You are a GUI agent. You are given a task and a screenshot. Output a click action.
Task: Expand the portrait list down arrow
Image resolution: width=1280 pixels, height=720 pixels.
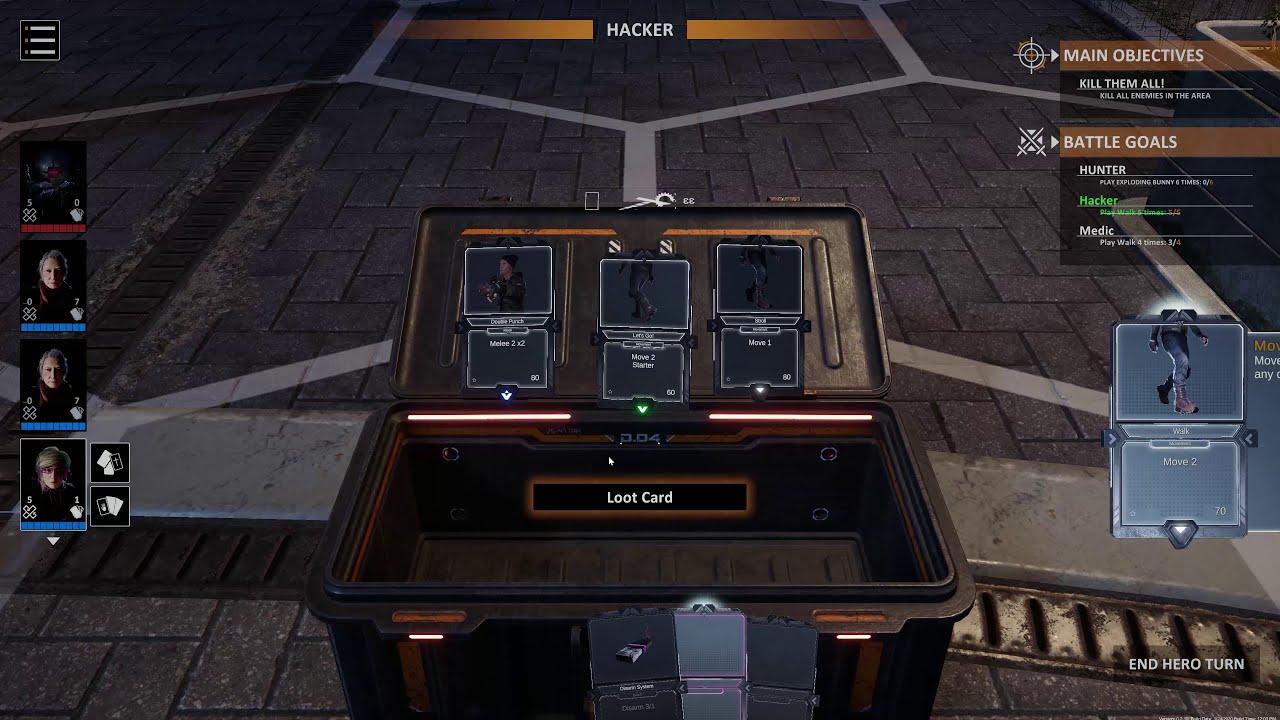point(54,541)
